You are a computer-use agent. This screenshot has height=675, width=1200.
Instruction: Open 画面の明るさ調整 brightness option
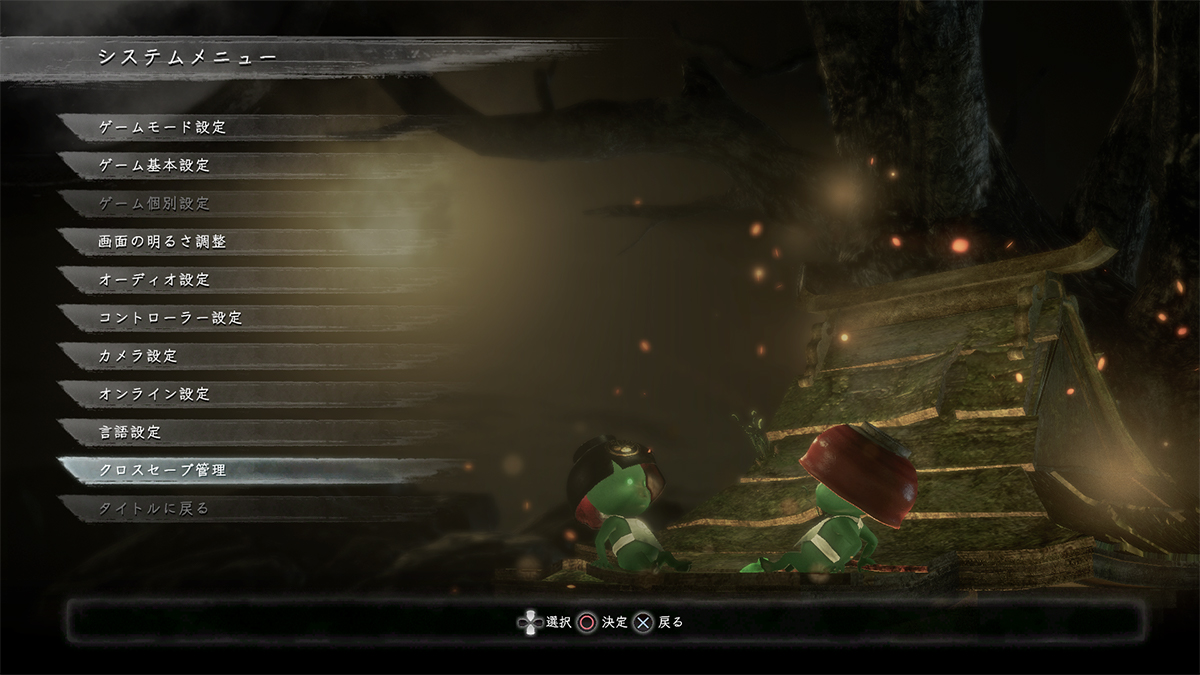point(163,242)
